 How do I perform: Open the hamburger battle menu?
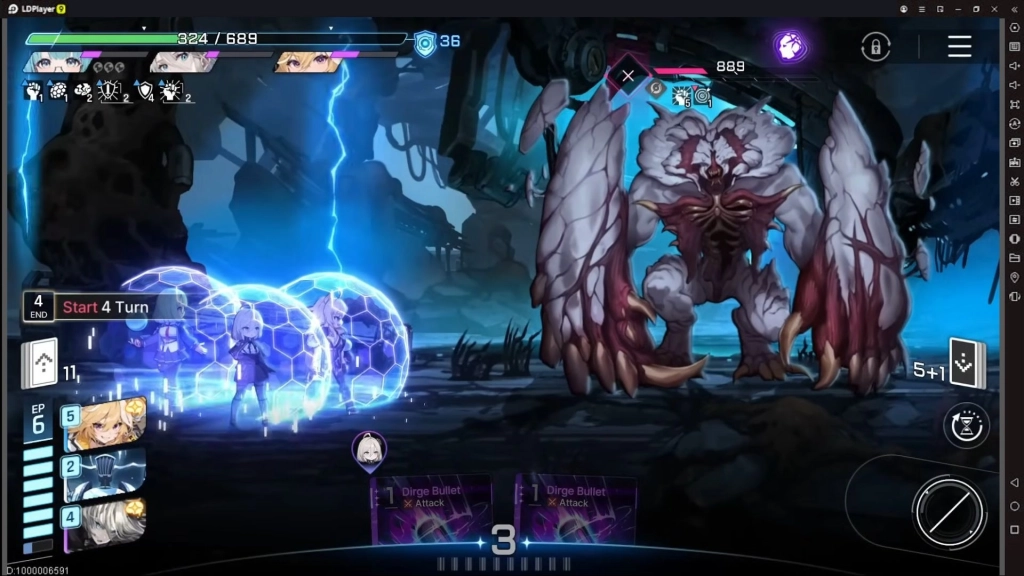959,46
